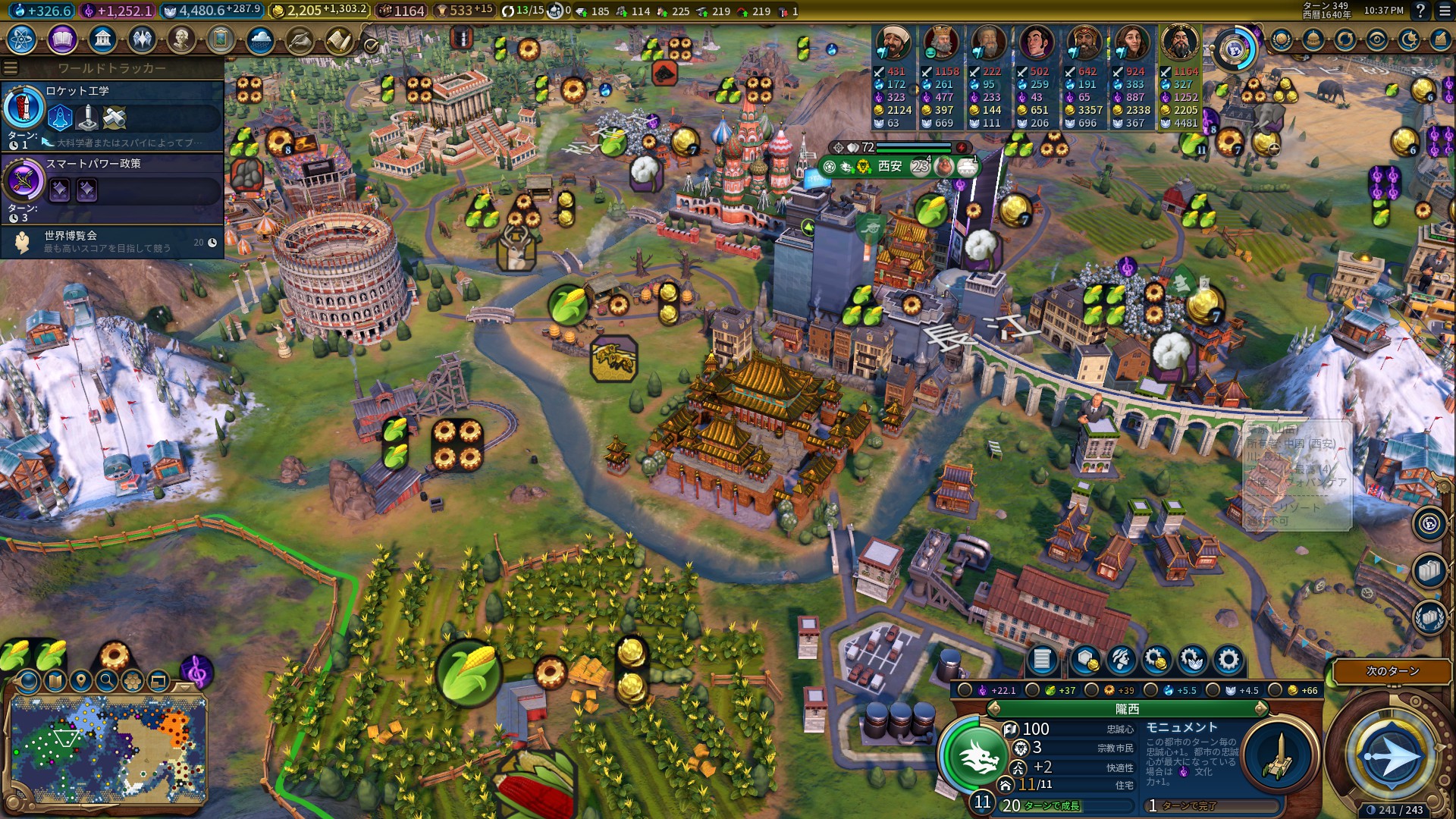The width and height of the screenshot is (1456, 819).
Task: Open the help question mark button
Action: (x=1420, y=11)
